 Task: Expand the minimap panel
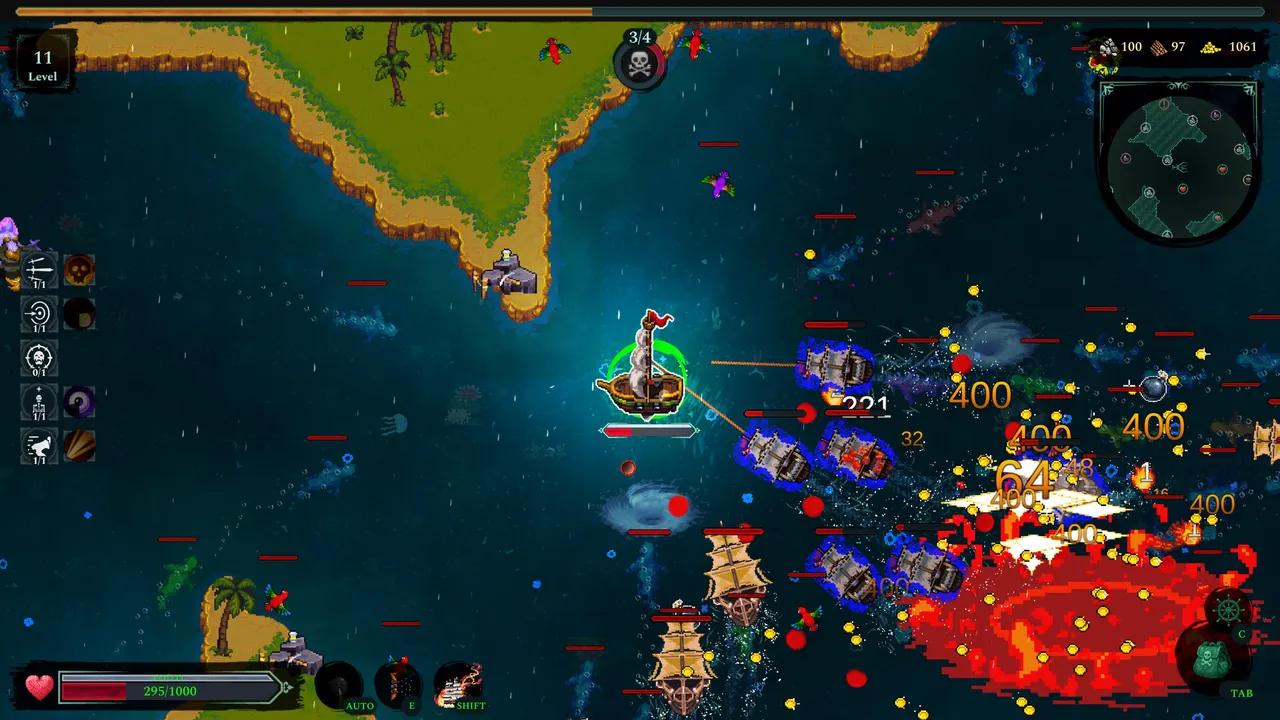click(x=1178, y=163)
